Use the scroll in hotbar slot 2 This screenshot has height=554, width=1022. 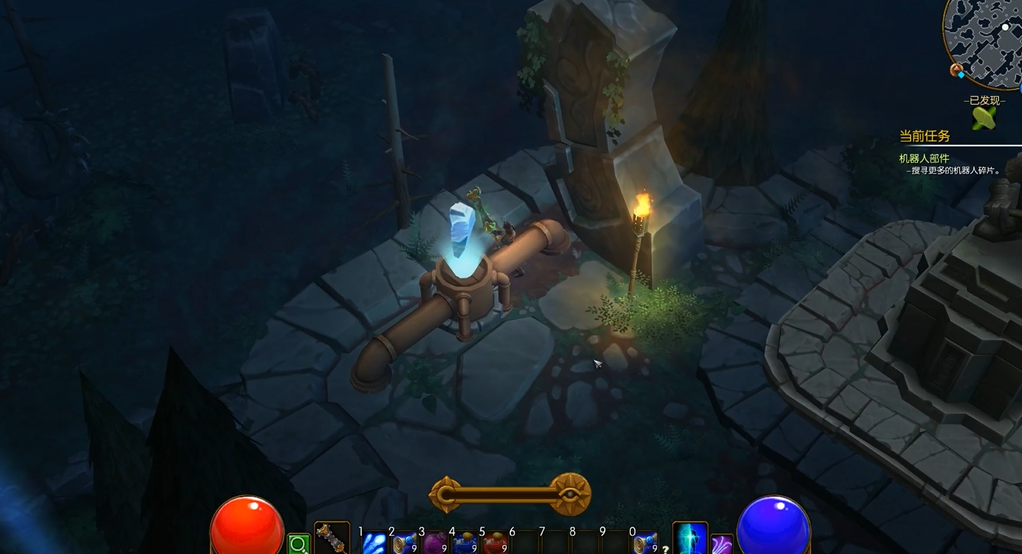404,543
